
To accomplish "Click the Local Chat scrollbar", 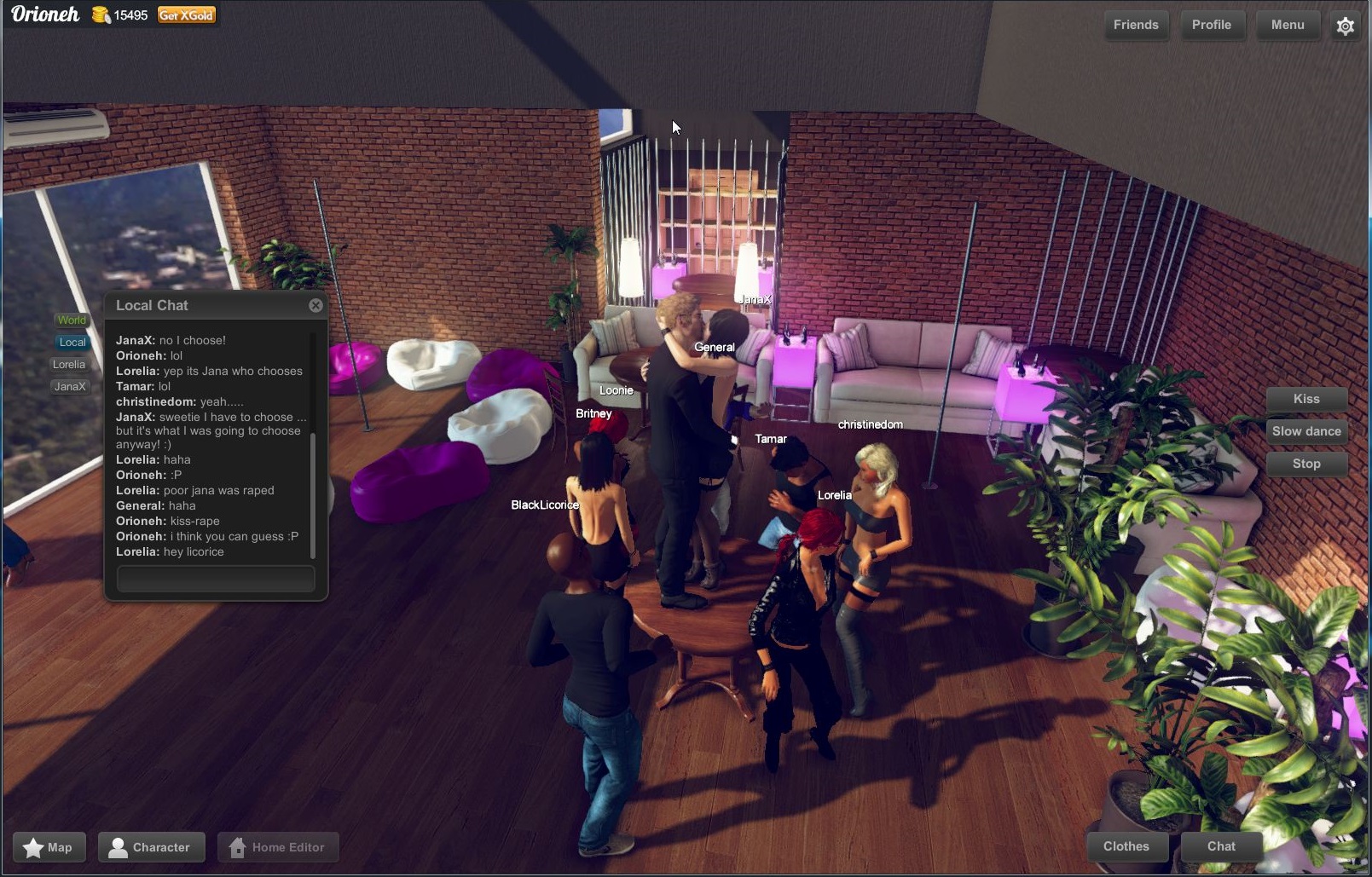I will [313, 494].
